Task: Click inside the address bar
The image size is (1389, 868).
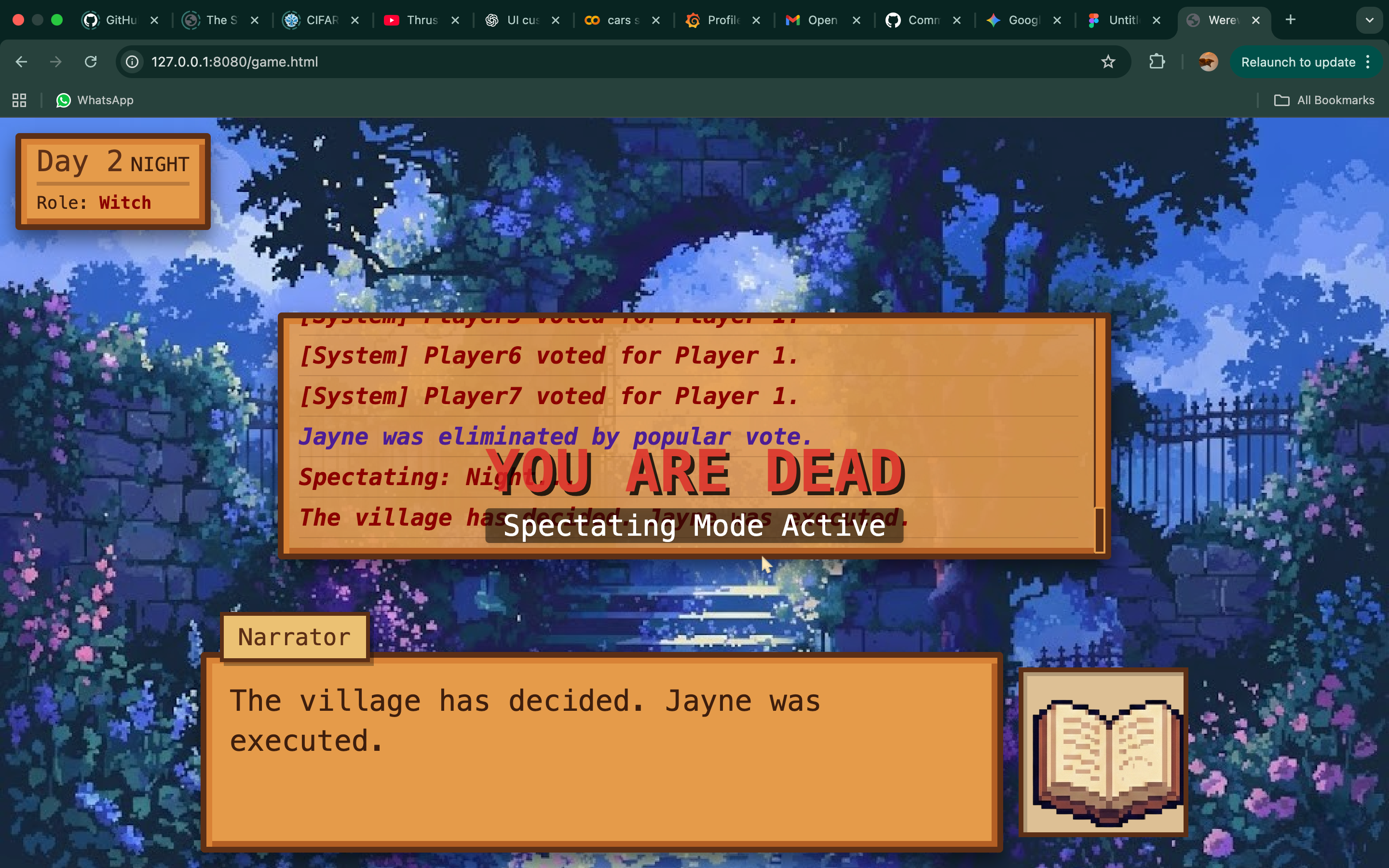Action: (x=402, y=61)
